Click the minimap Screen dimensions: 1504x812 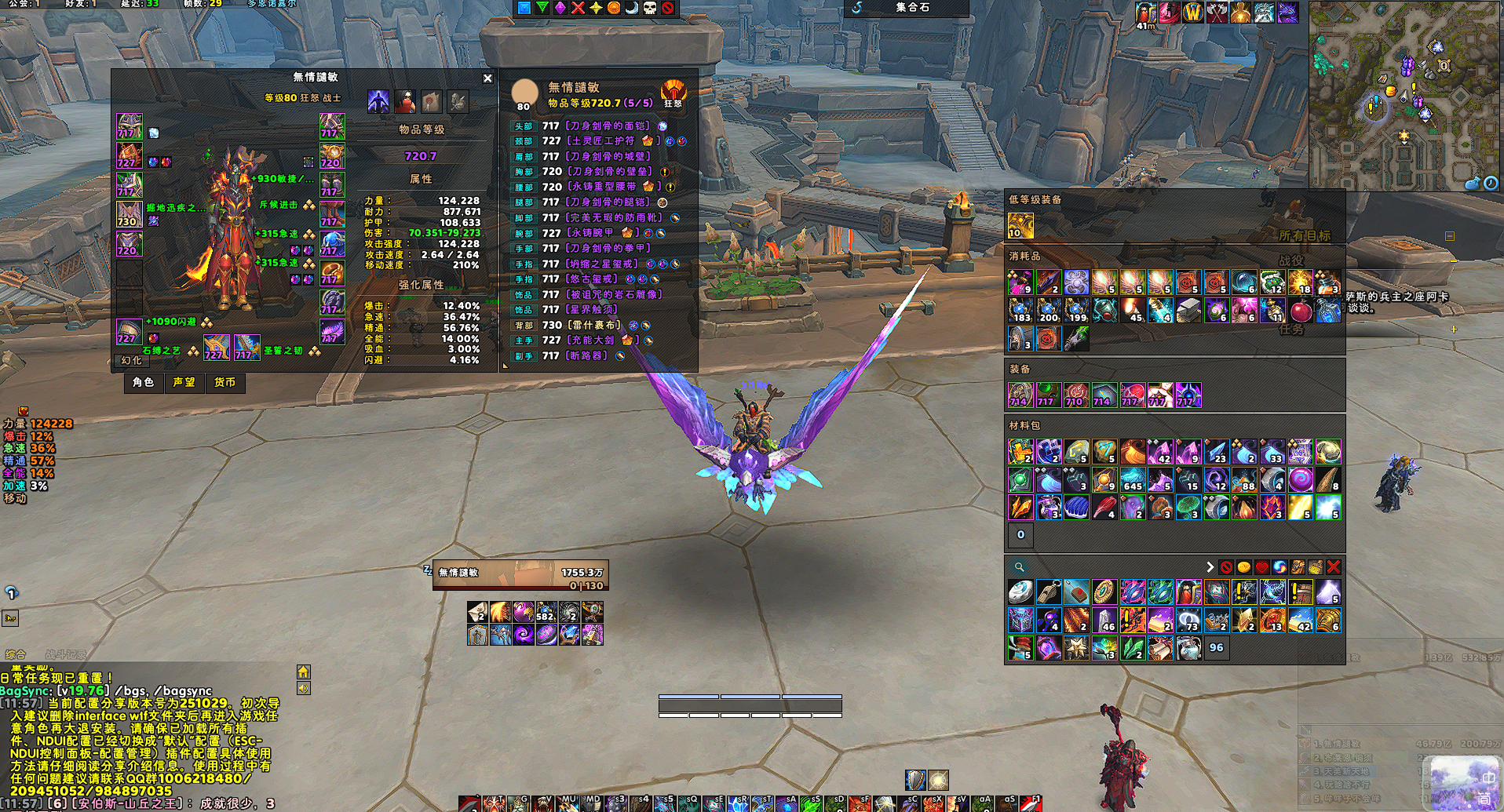1405,94
